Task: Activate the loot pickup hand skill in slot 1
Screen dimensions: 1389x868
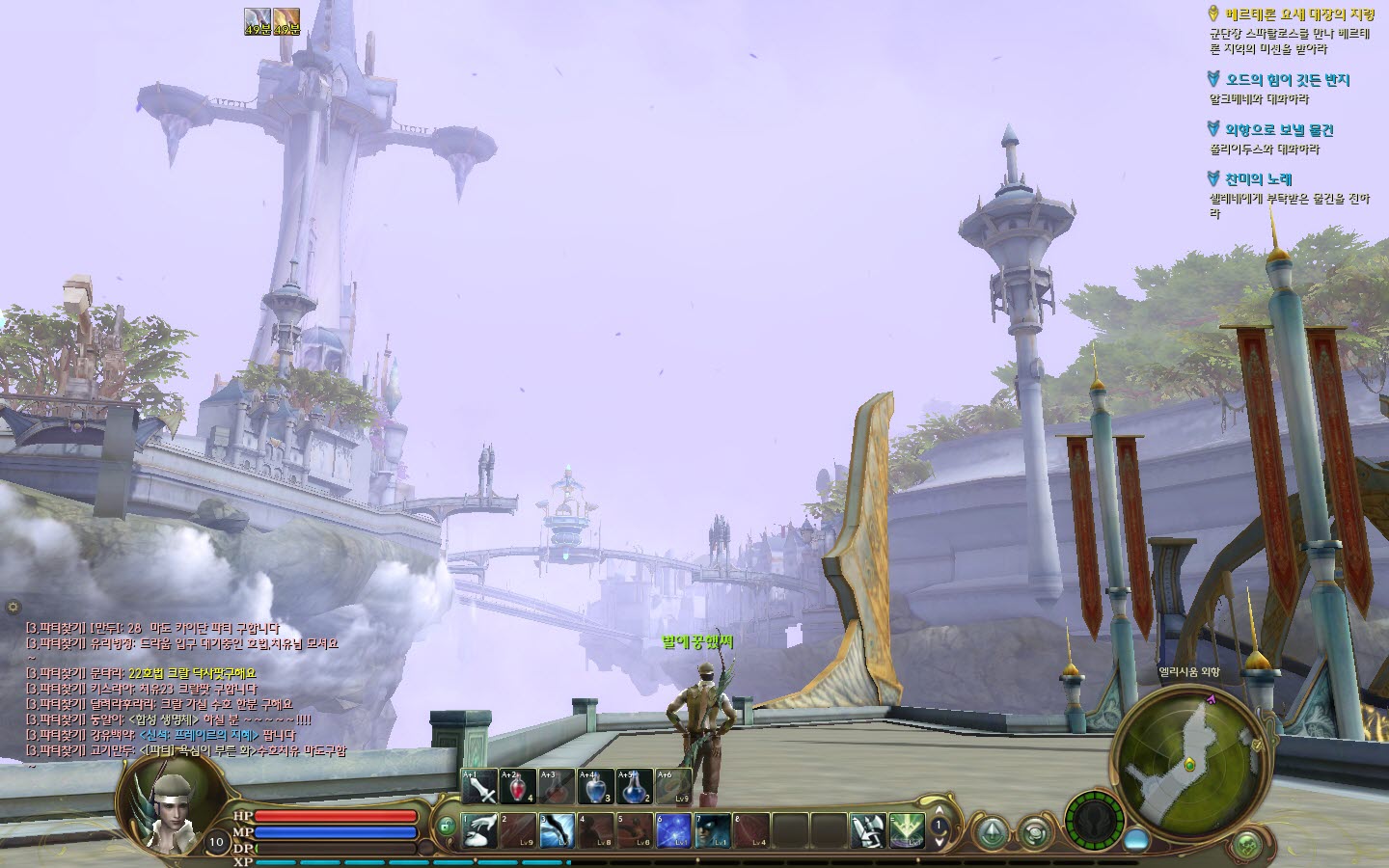Action: pyautogui.click(x=479, y=830)
